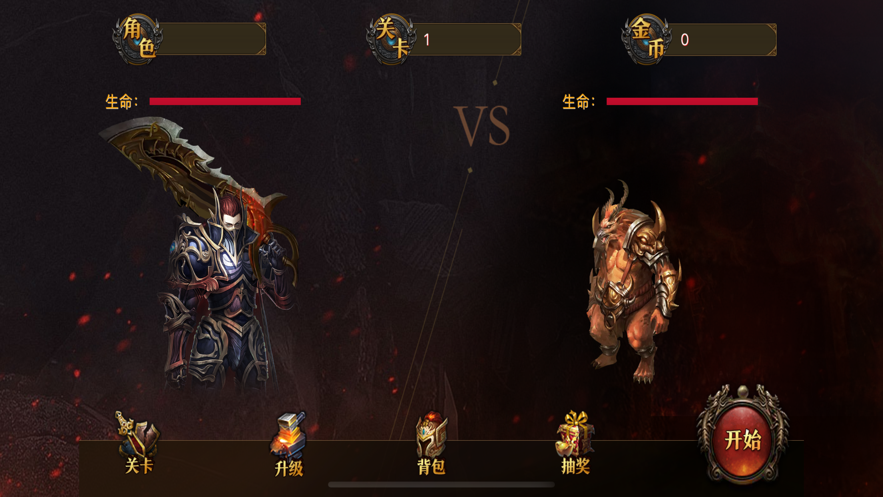Viewport: 883px width, 497px height.
Task: Open the 背包 backpack
Action: point(431,444)
